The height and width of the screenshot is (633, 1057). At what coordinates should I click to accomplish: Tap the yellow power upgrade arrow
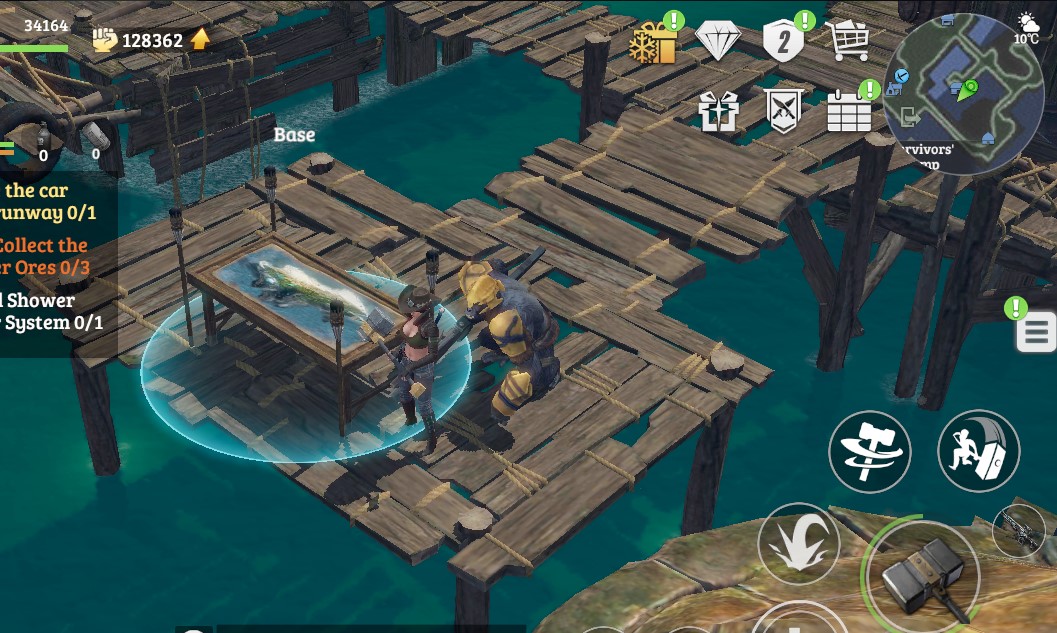pos(201,39)
